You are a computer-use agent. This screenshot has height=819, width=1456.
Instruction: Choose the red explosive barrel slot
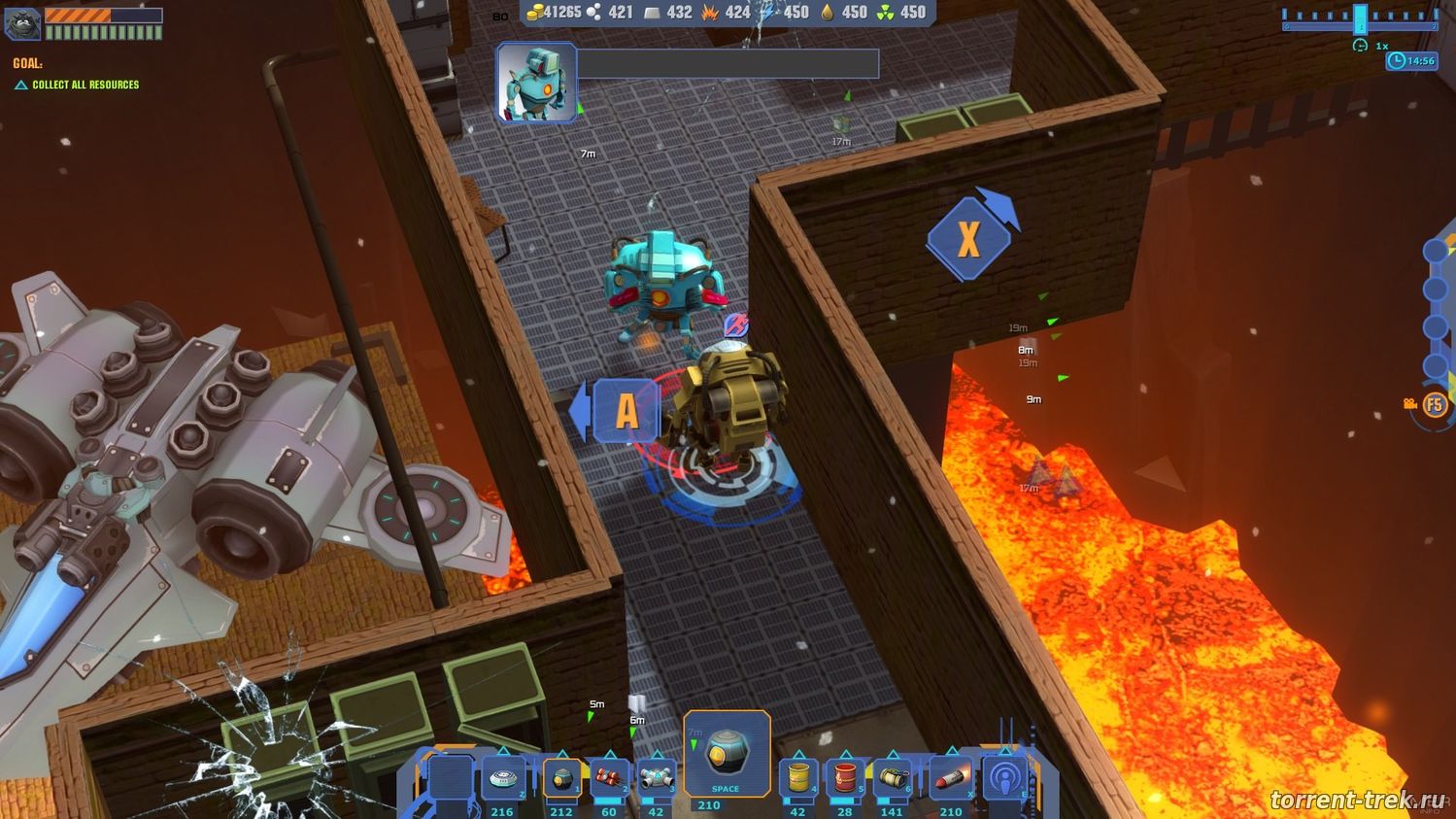click(x=845, y=779)
